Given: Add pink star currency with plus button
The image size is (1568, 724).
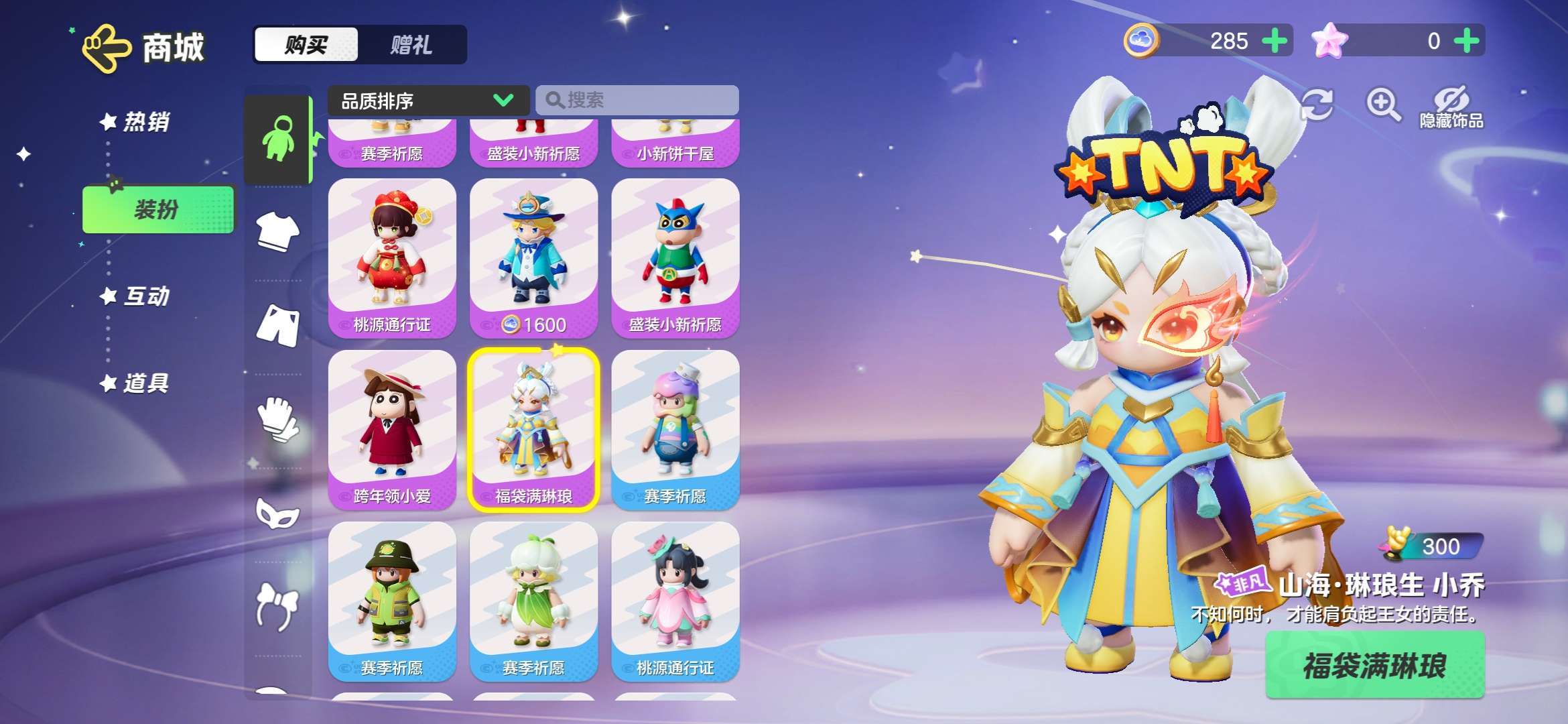Looking at the screenshot, I should click(1467, 41).
